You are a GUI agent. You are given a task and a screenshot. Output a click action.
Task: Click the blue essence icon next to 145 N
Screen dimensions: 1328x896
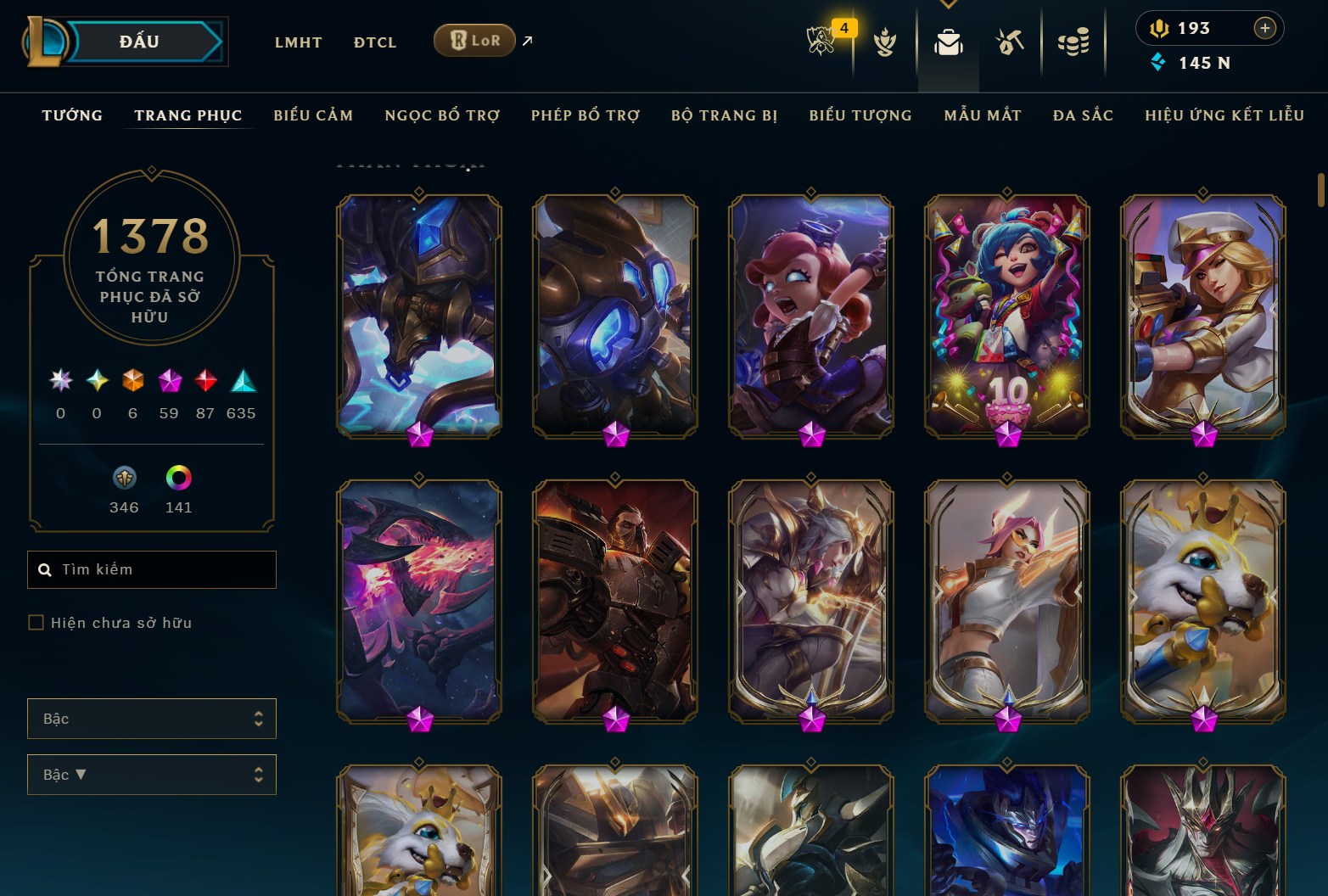pos(1158,62)
